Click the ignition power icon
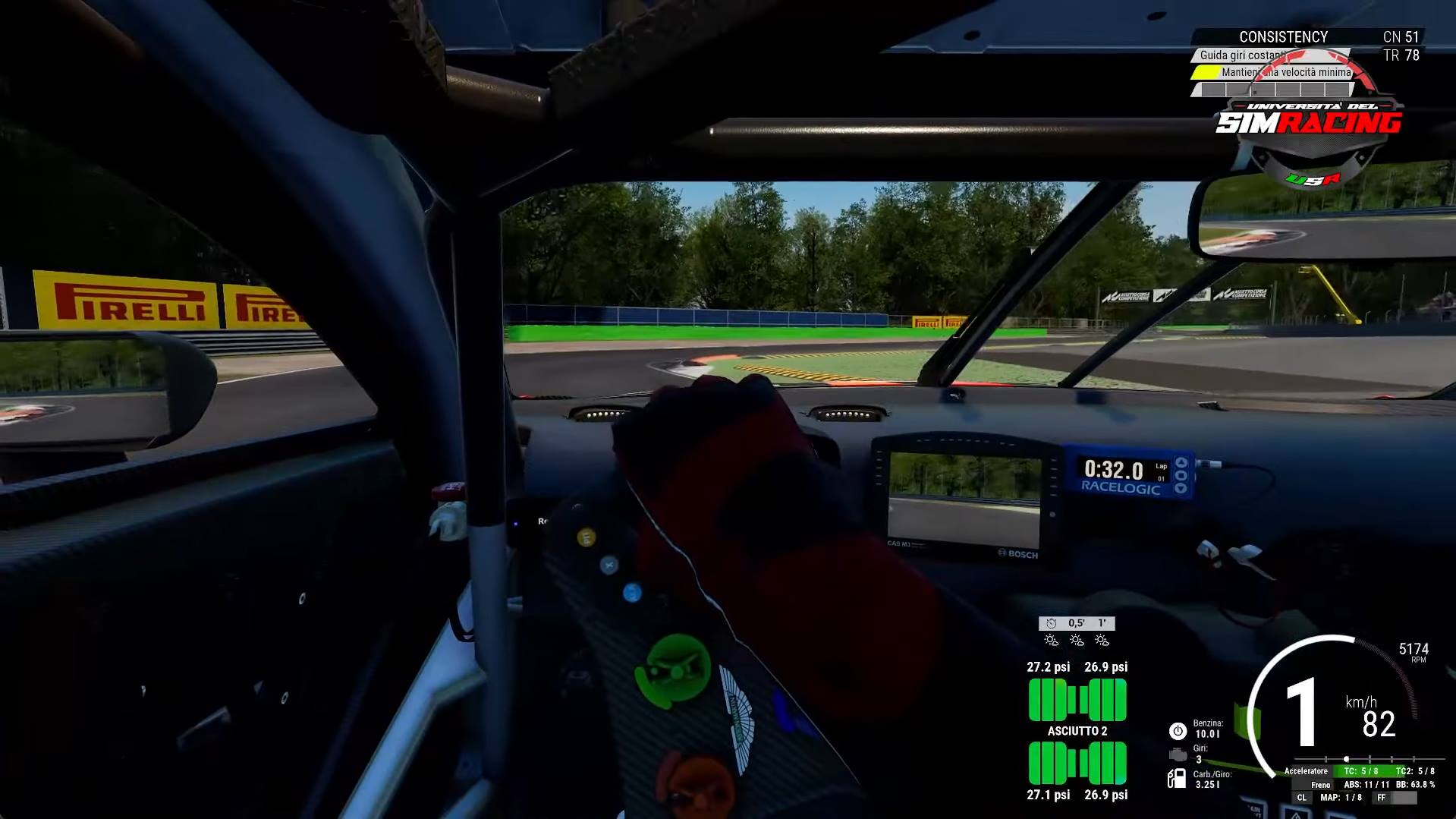This screenshot has width=1456, height=819. (1177, 731)
